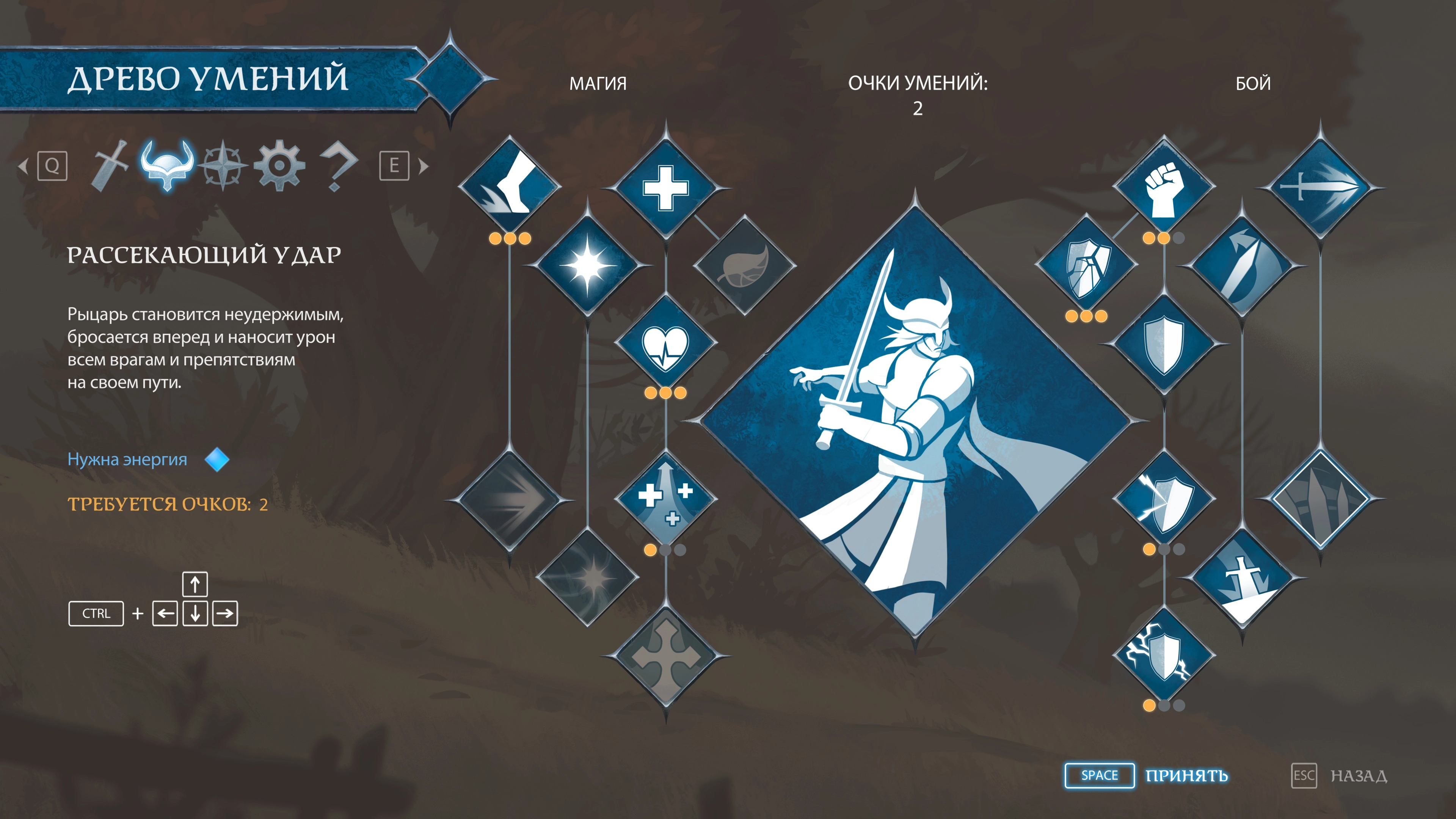The width and height of the screenshot is (1456, 819).
Task: Choose the cracked shield skill
Action: click(x=1086, y=265)
